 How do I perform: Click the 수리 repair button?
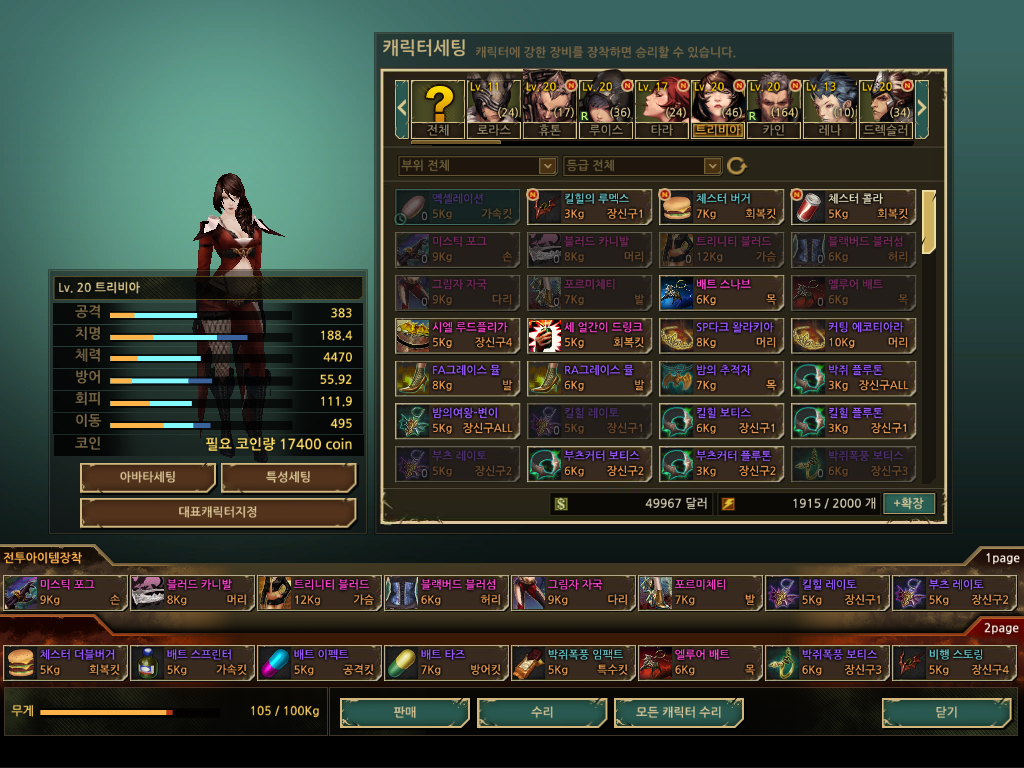(542, 712)
